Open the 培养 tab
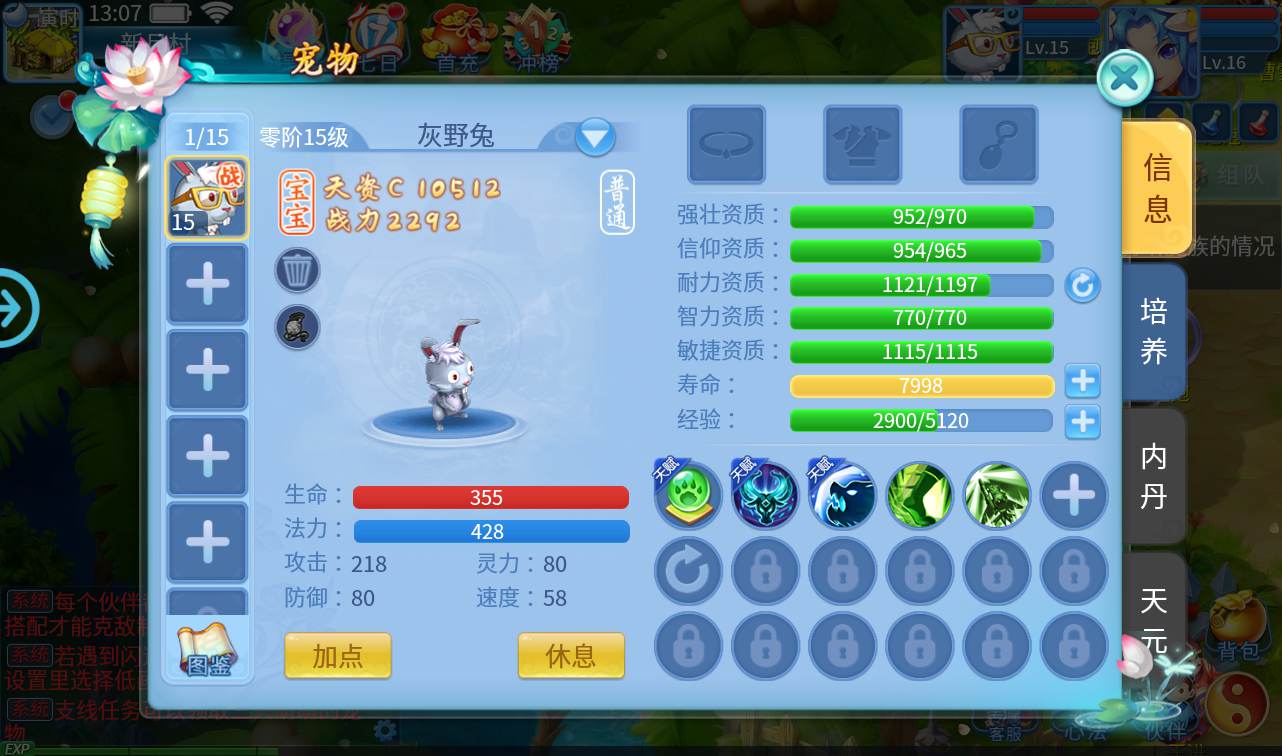This screenshot has height=756, width=1282. tap(1154, 331)
